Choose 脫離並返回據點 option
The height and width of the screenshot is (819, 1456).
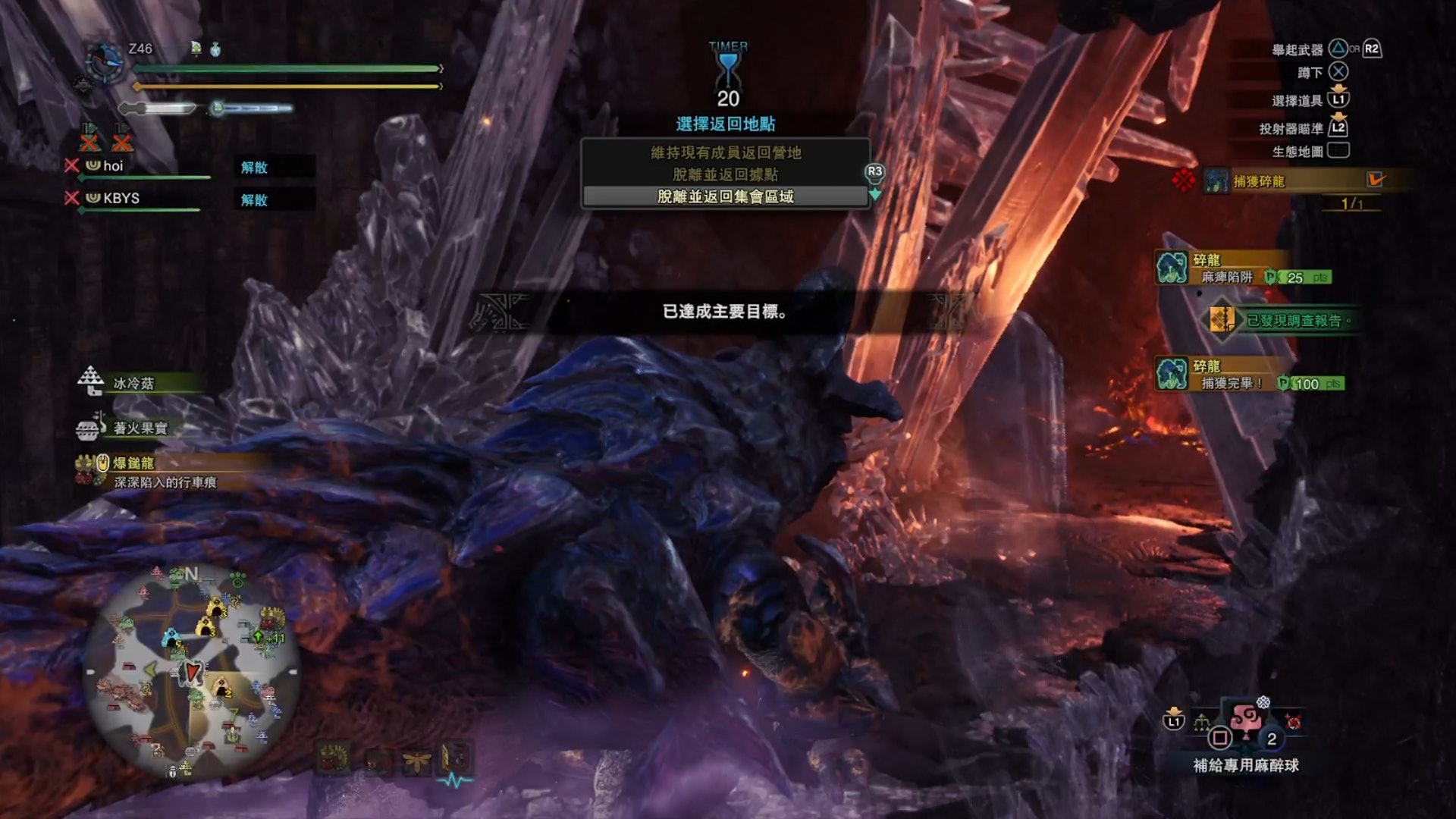click(726, 174)
